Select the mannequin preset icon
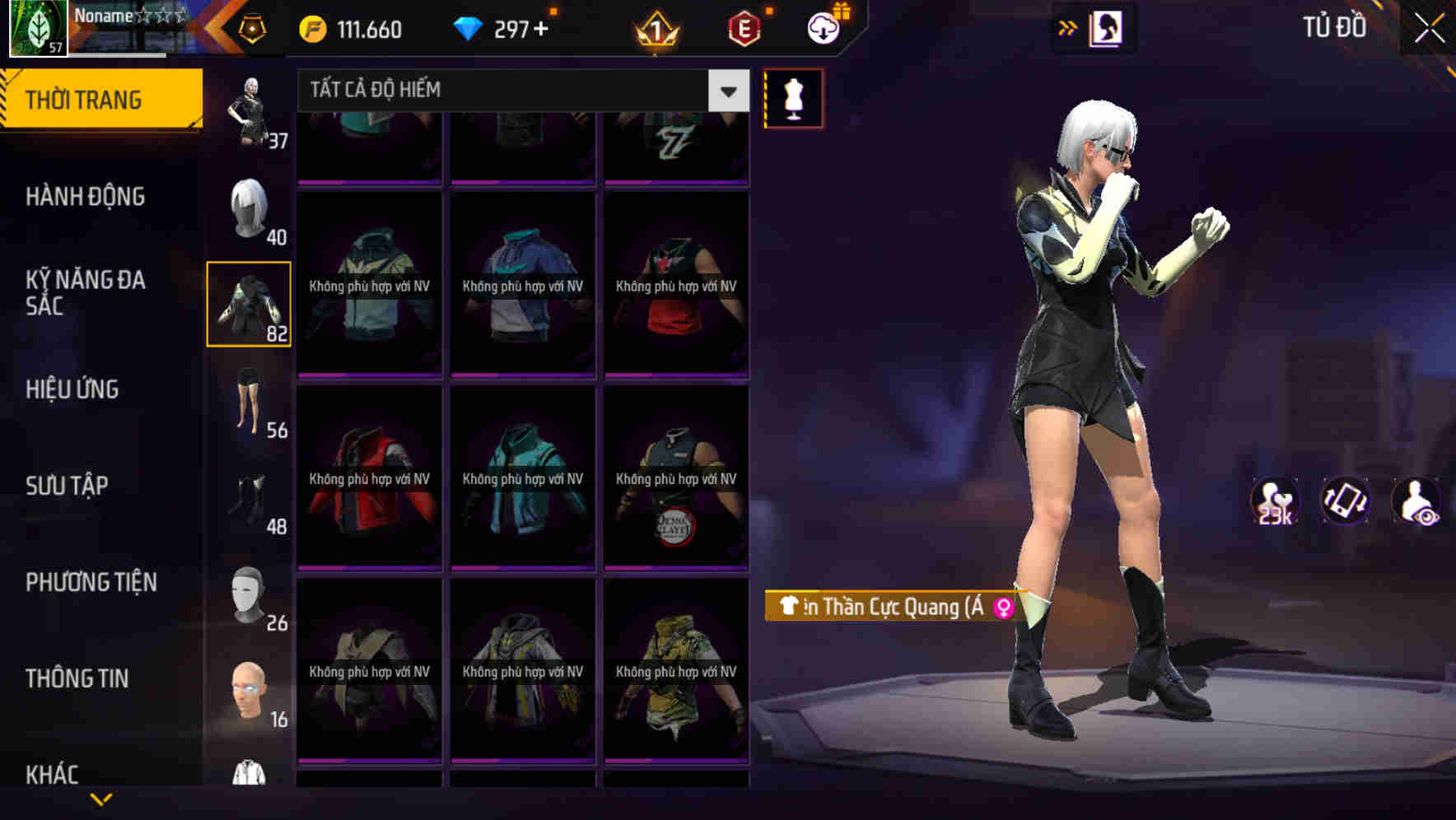 tap(793, 98)
